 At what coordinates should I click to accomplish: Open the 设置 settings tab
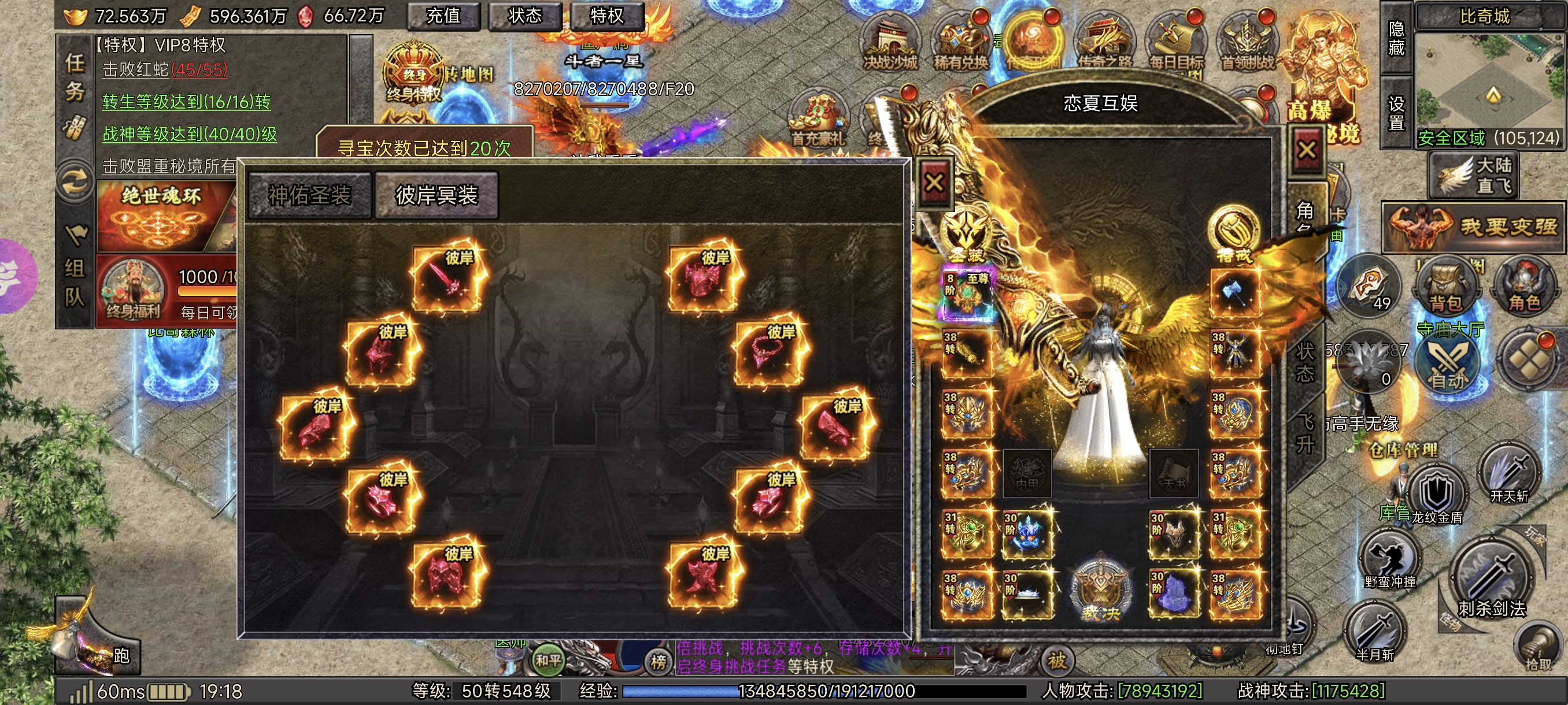coord(1396,113)
